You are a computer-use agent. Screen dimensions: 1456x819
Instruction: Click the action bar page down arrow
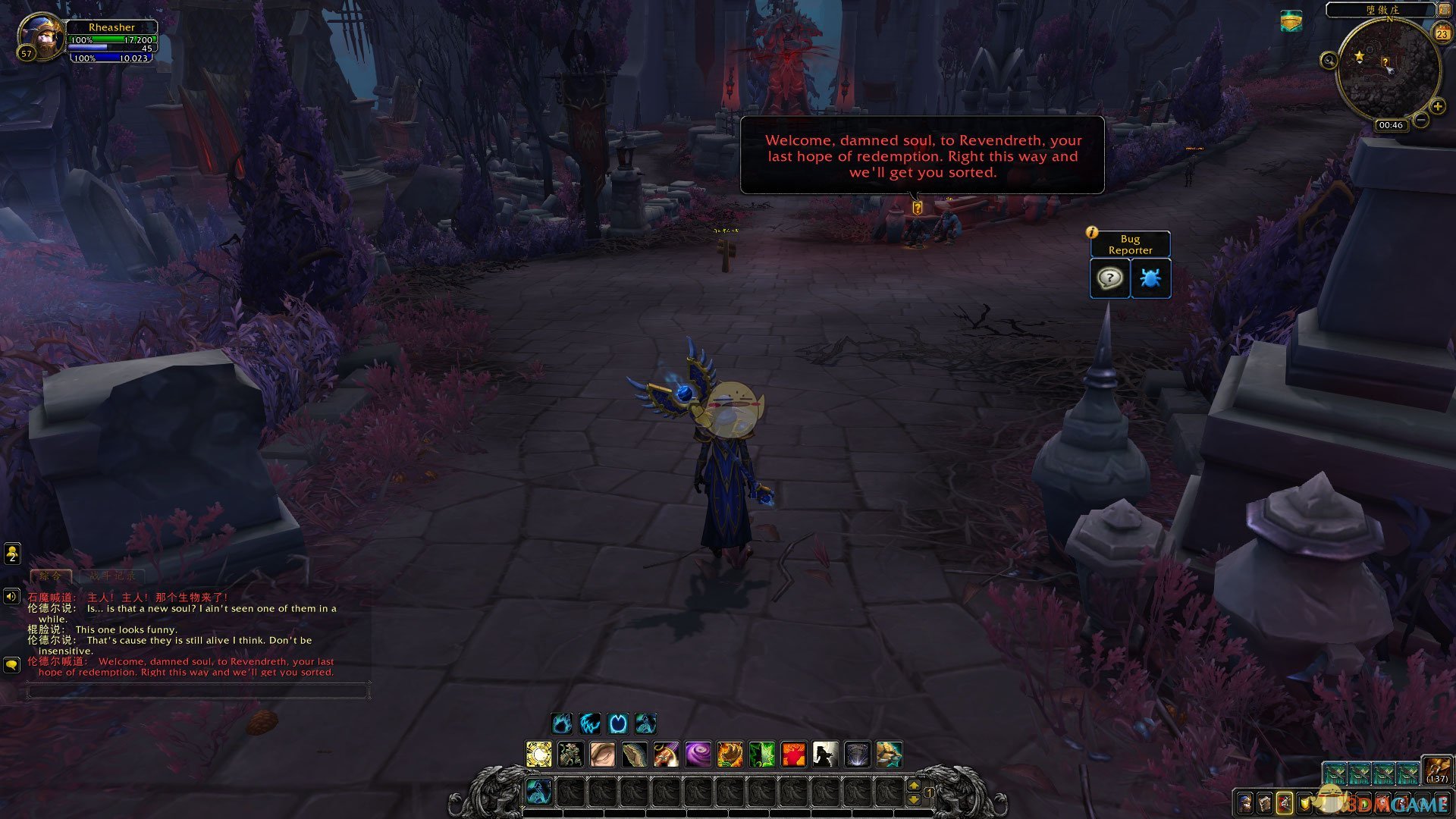(914, 799)
